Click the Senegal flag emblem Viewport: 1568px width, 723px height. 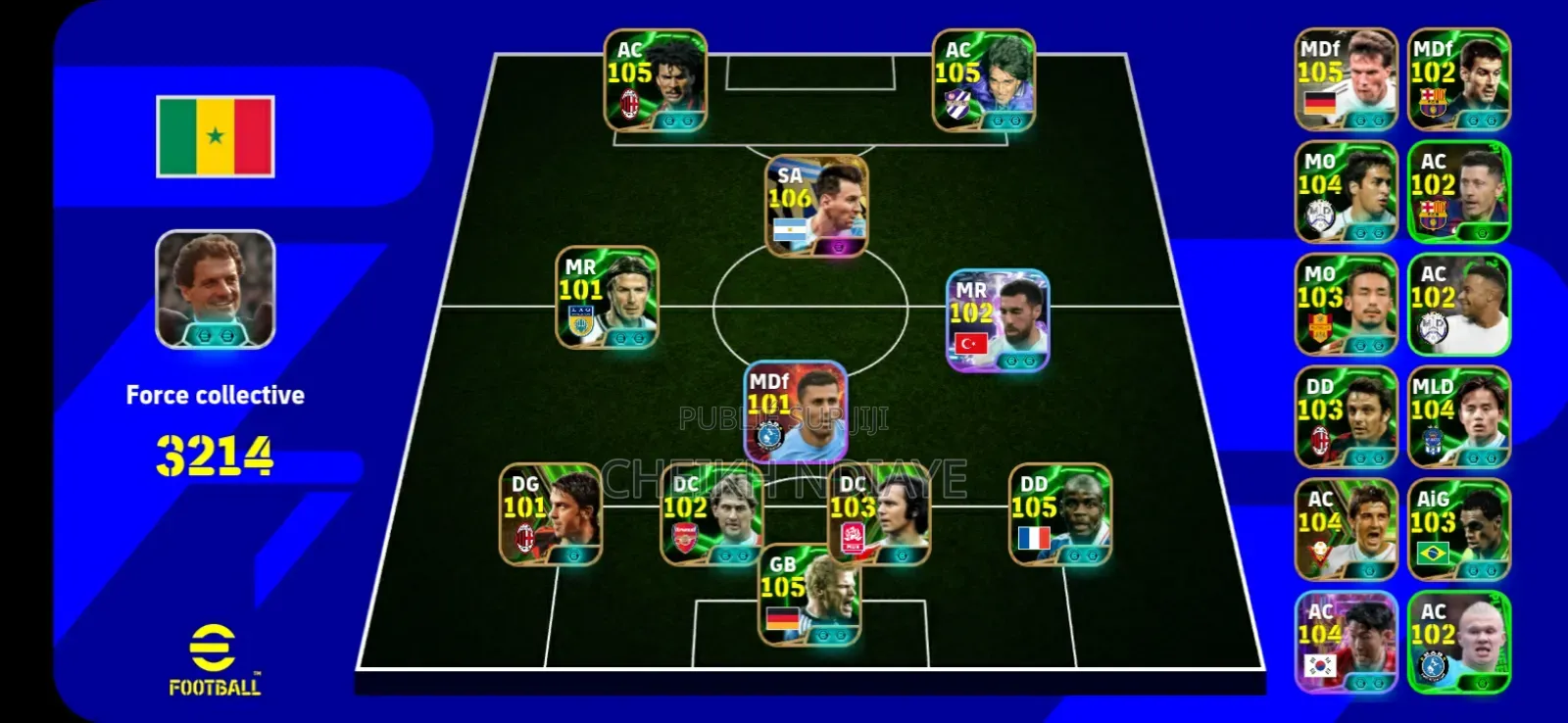pyautogui.click(x=215, y=134)
